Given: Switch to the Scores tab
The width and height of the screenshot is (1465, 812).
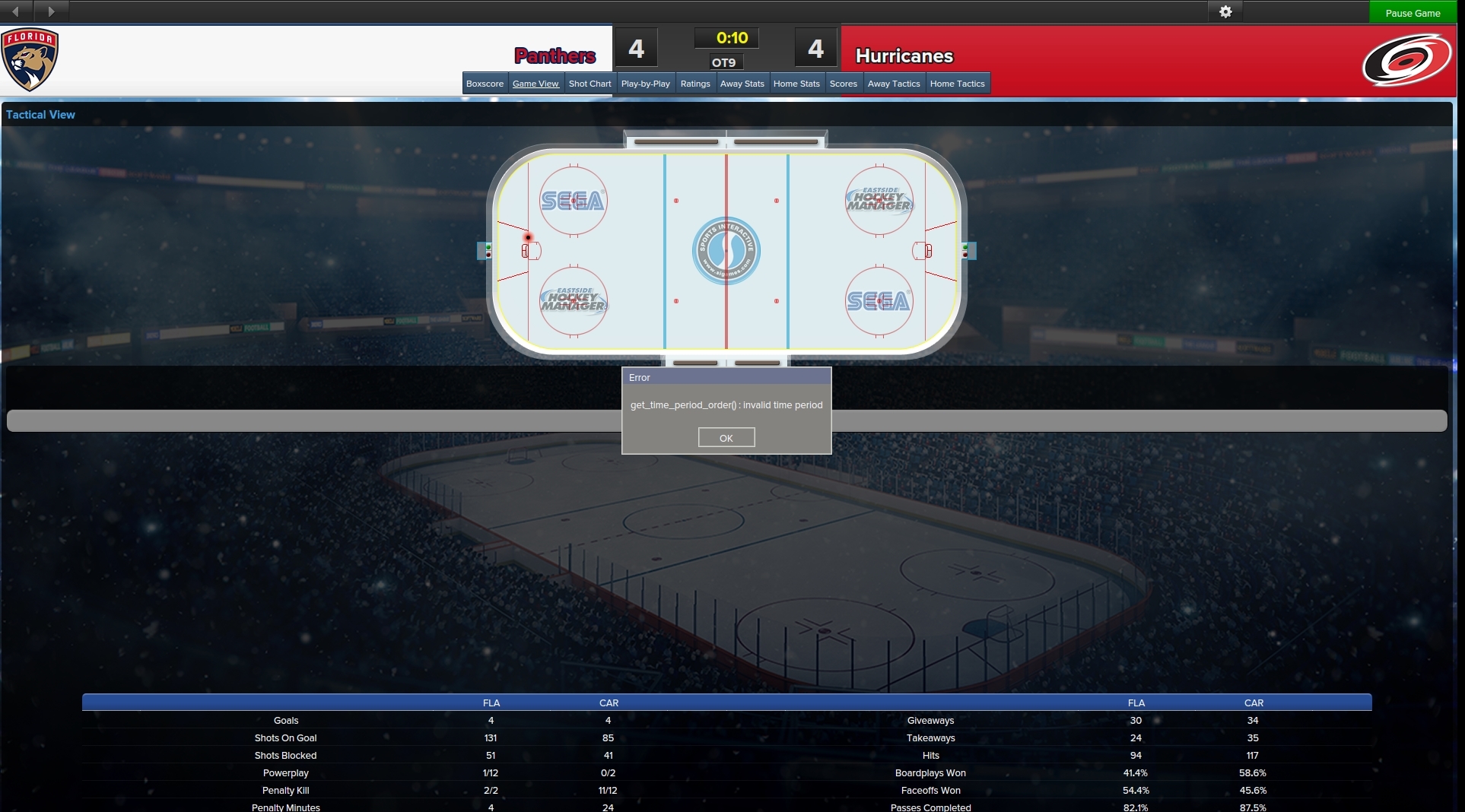Looking at the screenshot, I should coord(843,84).
